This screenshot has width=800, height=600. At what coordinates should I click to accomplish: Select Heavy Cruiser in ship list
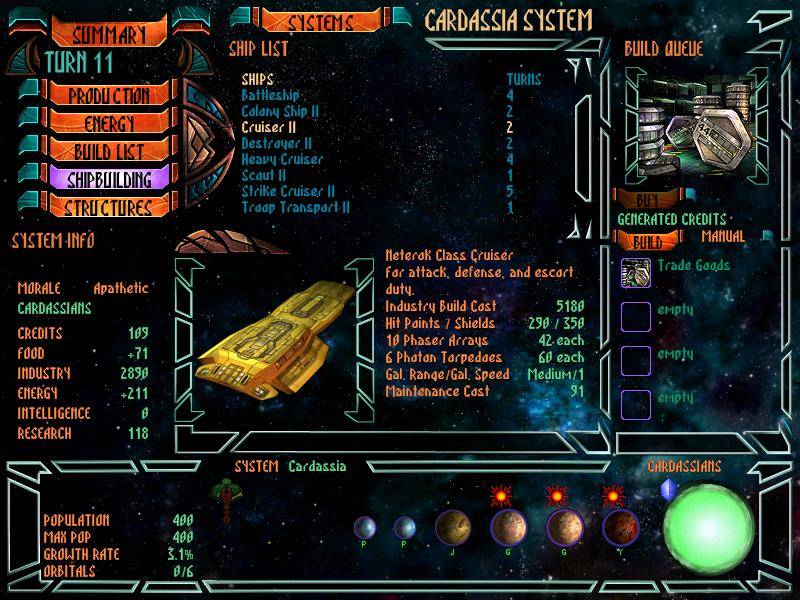click(281, 159)
